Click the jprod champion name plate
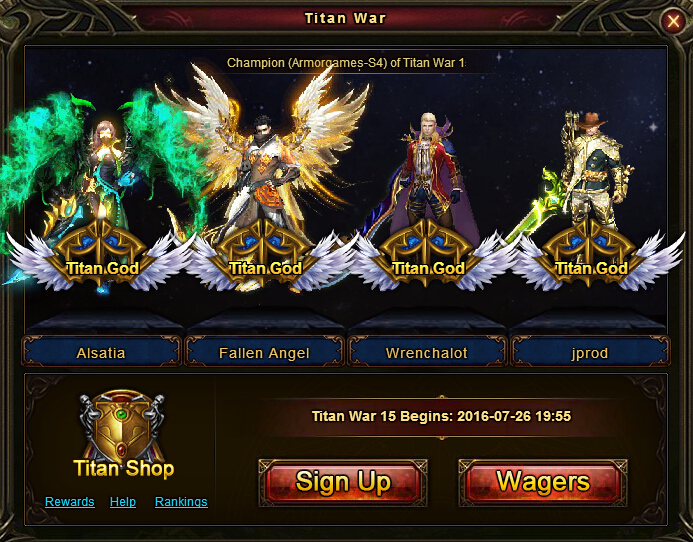The image size is (693, 542). pos(589,353)
